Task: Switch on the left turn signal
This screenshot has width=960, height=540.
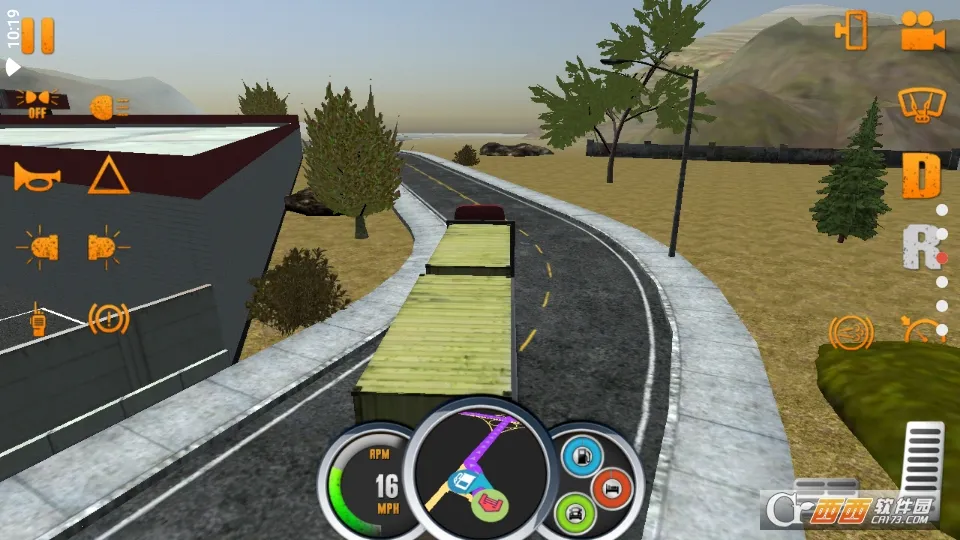Action: (x=38, y=247)
